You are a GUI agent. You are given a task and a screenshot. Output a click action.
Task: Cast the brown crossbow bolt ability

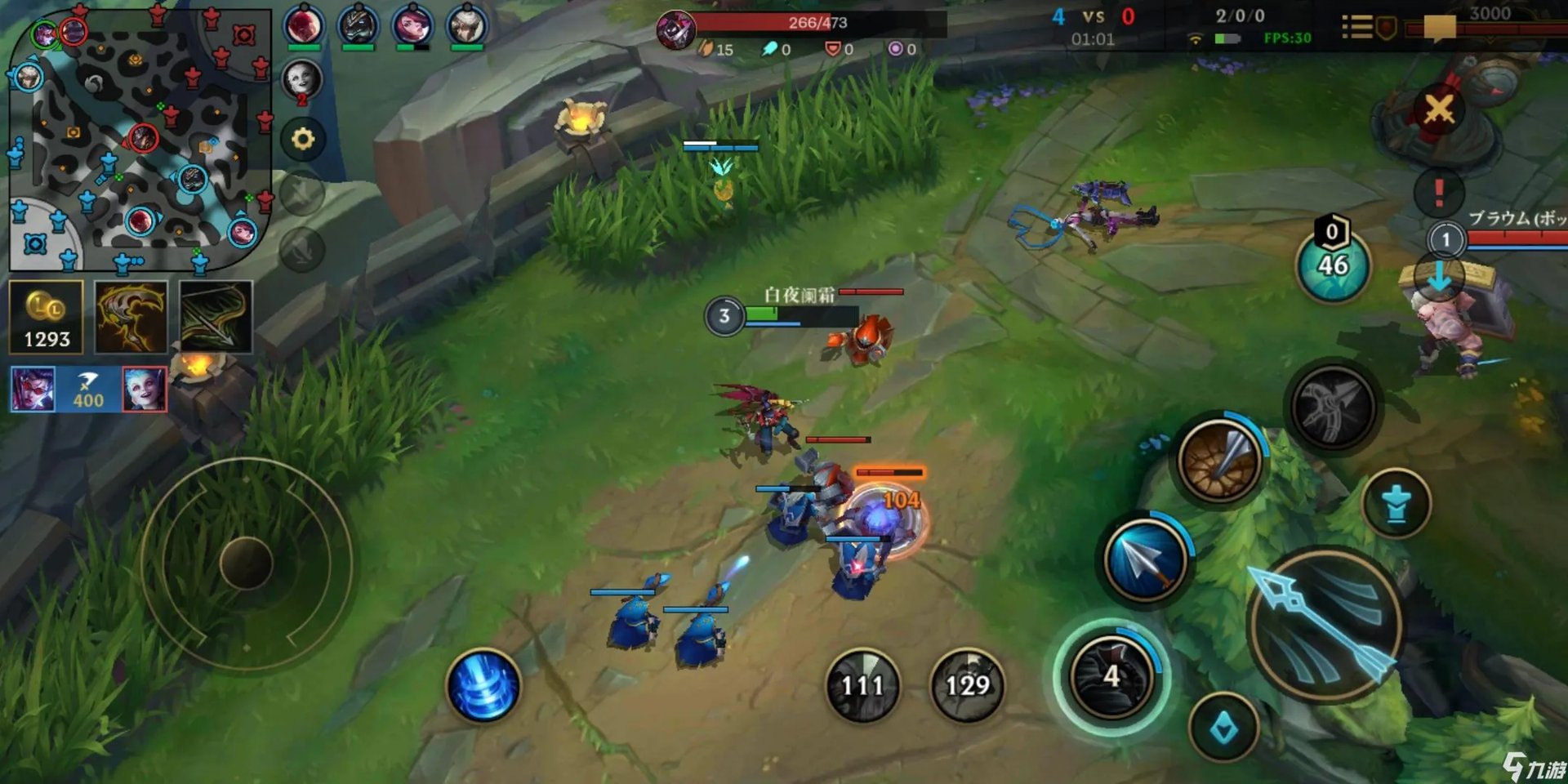coord(1219,461)
